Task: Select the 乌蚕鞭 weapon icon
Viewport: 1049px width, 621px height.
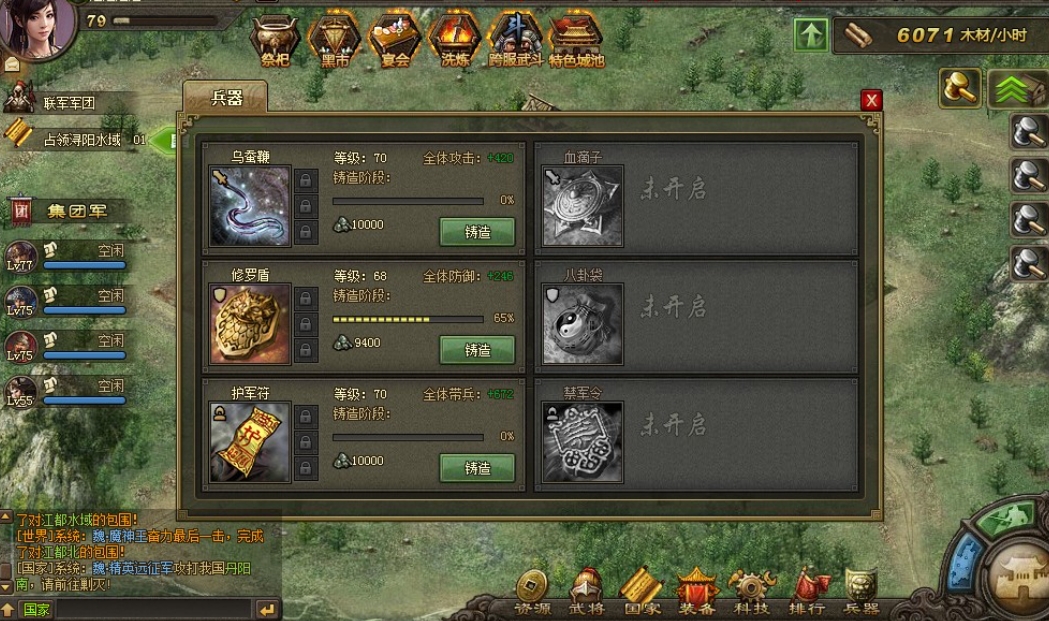Action: (250, 206)
